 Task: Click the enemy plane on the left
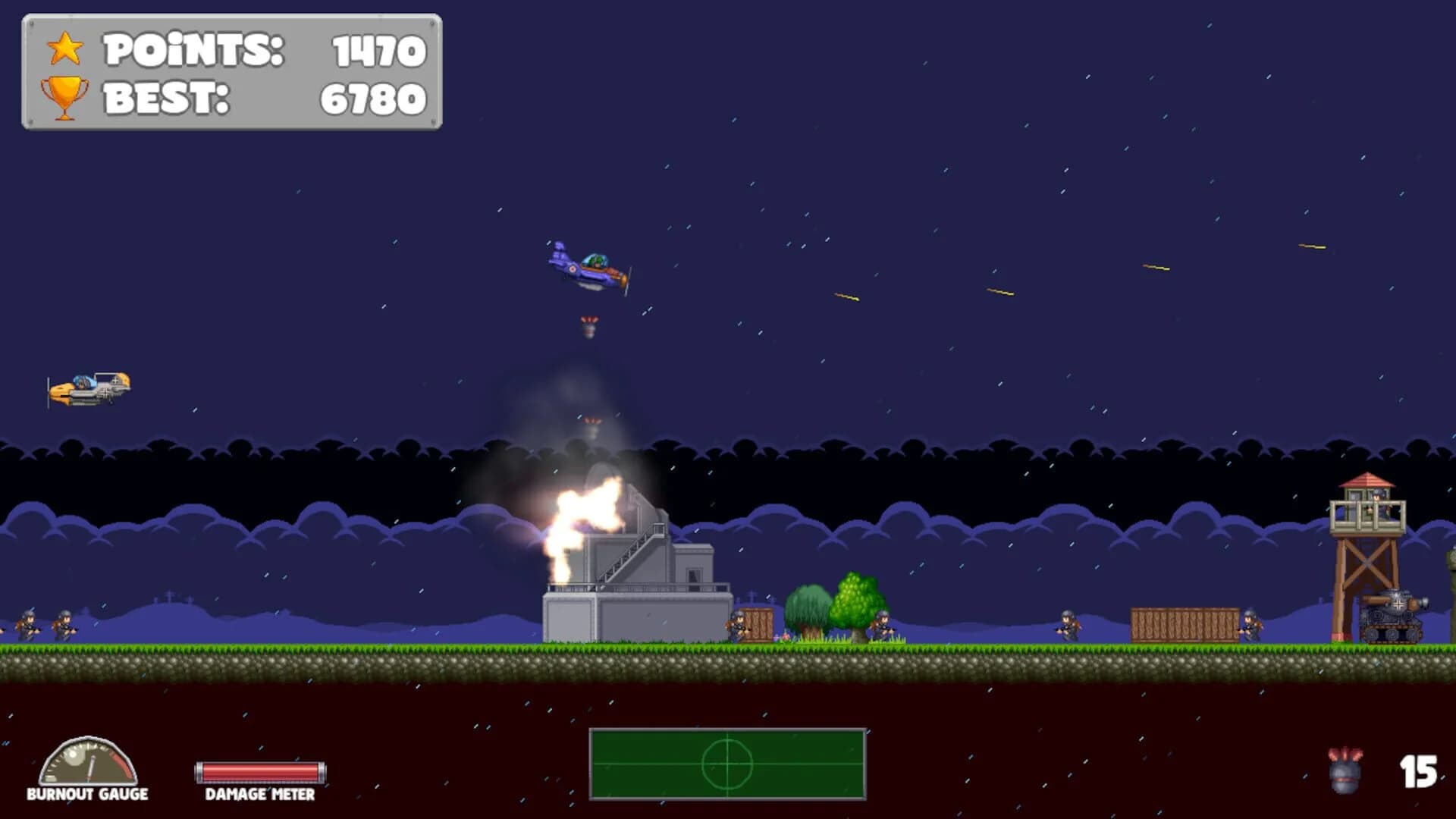point(87,391)
